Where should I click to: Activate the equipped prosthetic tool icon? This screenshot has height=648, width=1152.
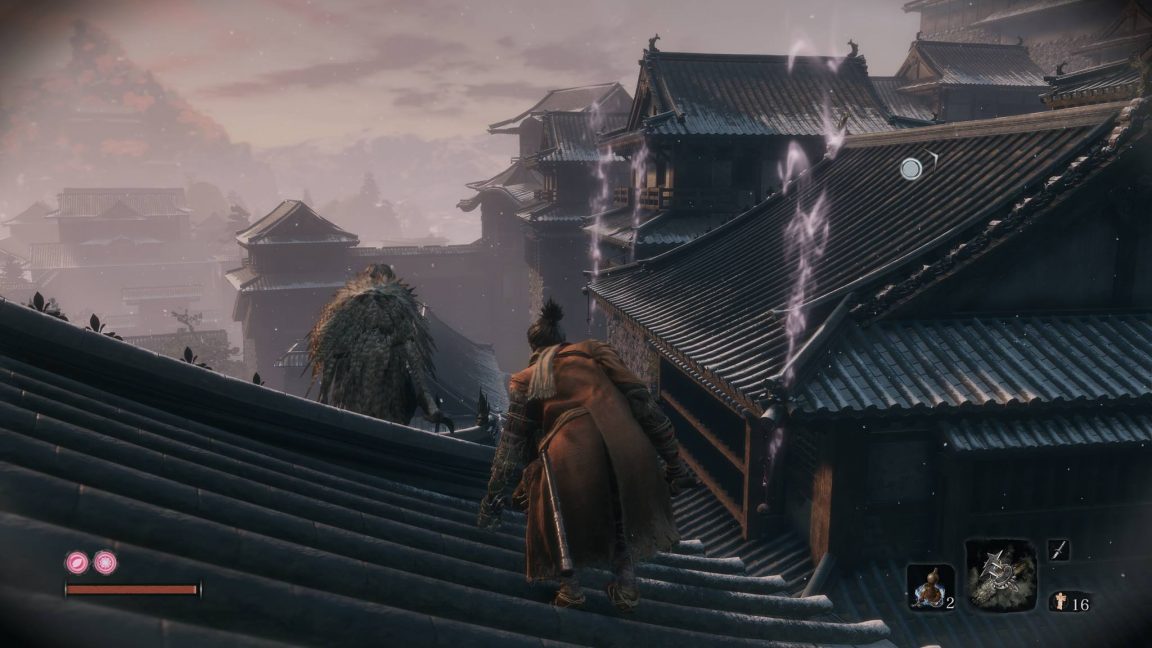click(x=1000, y=574)
